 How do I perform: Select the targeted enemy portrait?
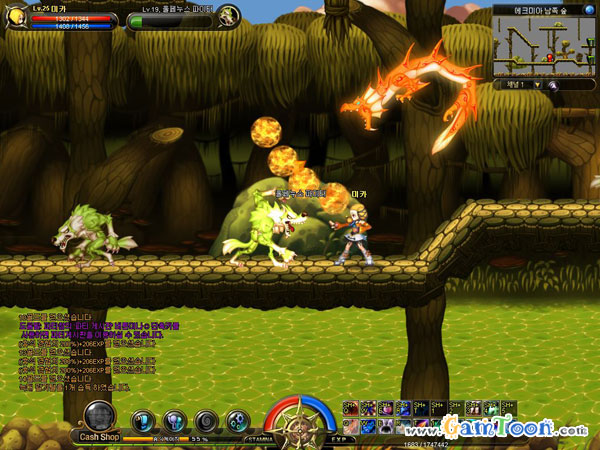click(x=228, y=15)
